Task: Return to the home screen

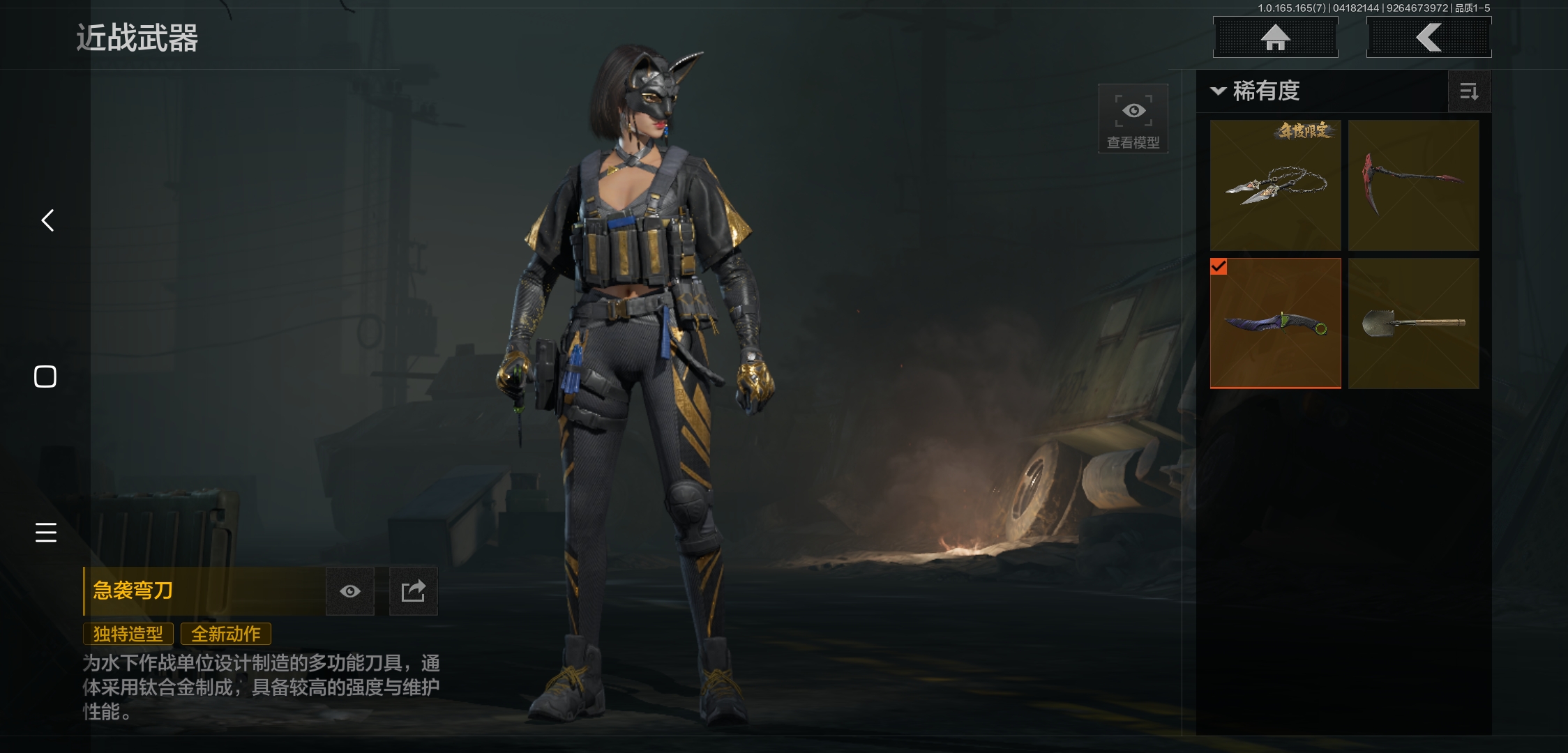Action: [1275, 38]
